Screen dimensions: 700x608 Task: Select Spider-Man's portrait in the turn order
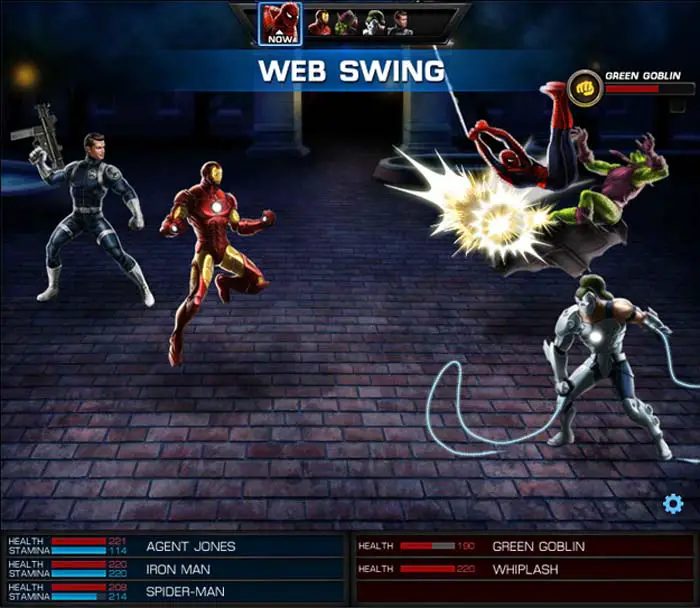click(280, 23)
